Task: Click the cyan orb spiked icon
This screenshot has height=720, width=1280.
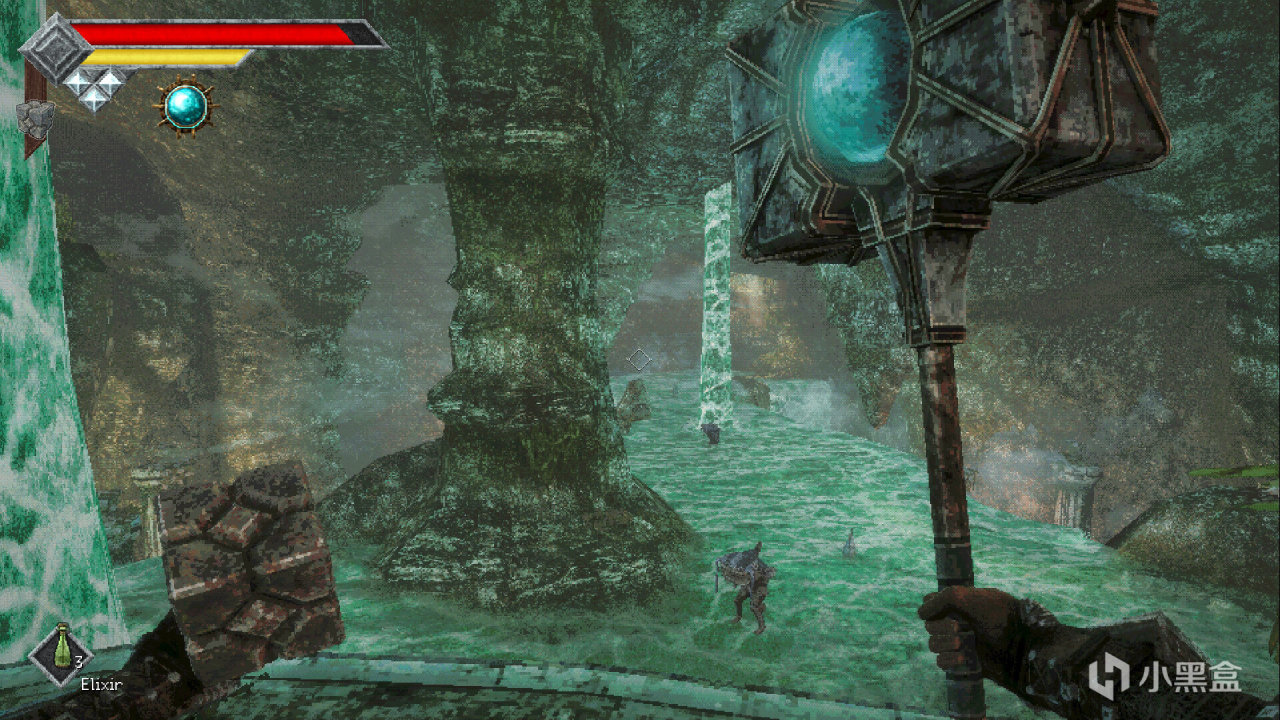Action: click(186, 107)
